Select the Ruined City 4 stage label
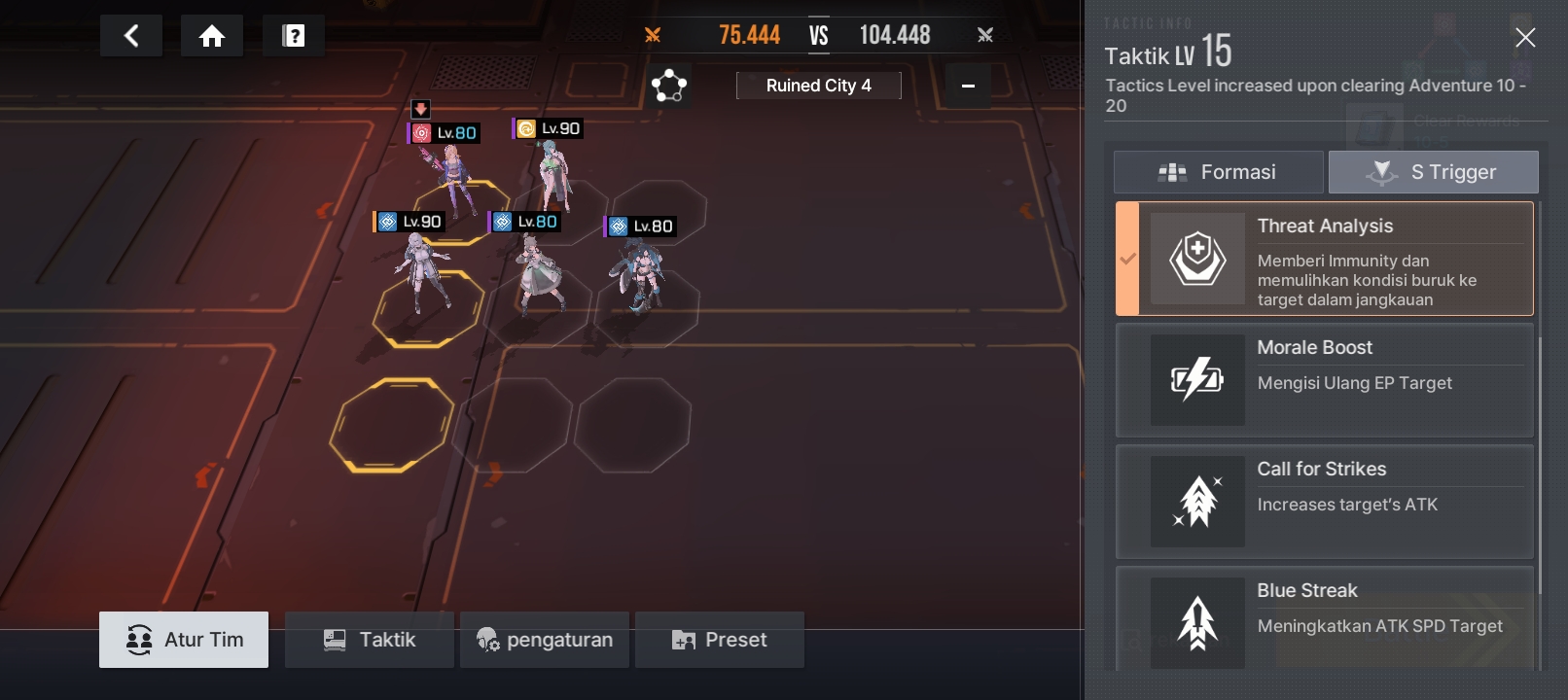Image resolution: width=1568 pixels, height=700 pixels. tap(818, 86)
